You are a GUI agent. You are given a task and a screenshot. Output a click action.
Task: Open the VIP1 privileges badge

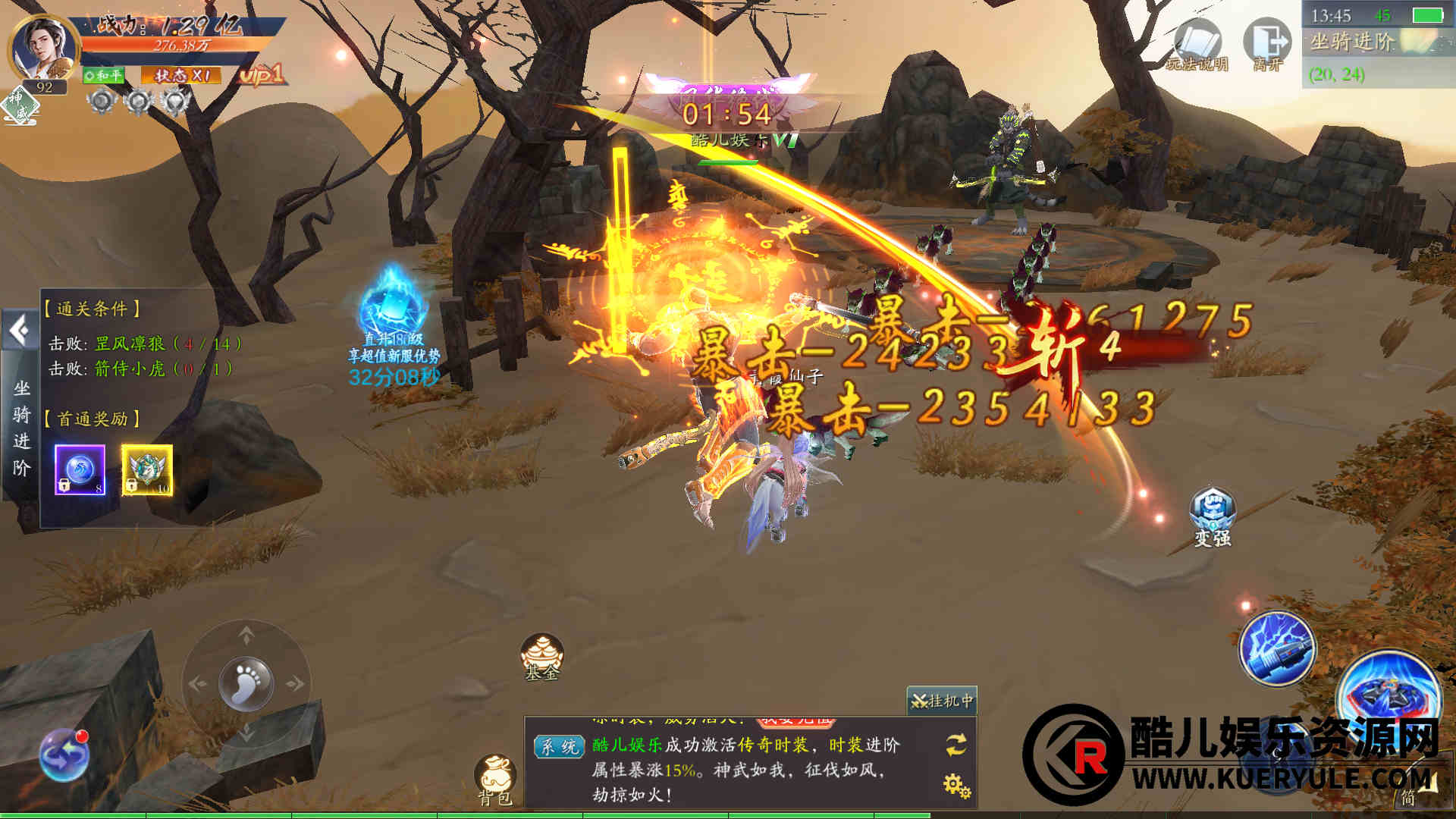click(261, 74)
